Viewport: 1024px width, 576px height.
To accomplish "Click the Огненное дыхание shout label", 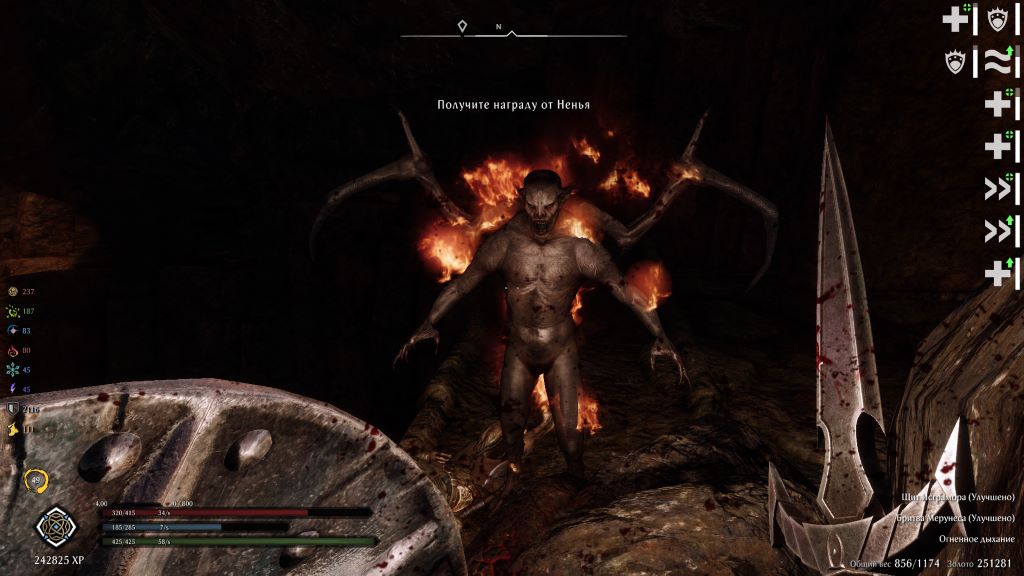I will (976, 539).
